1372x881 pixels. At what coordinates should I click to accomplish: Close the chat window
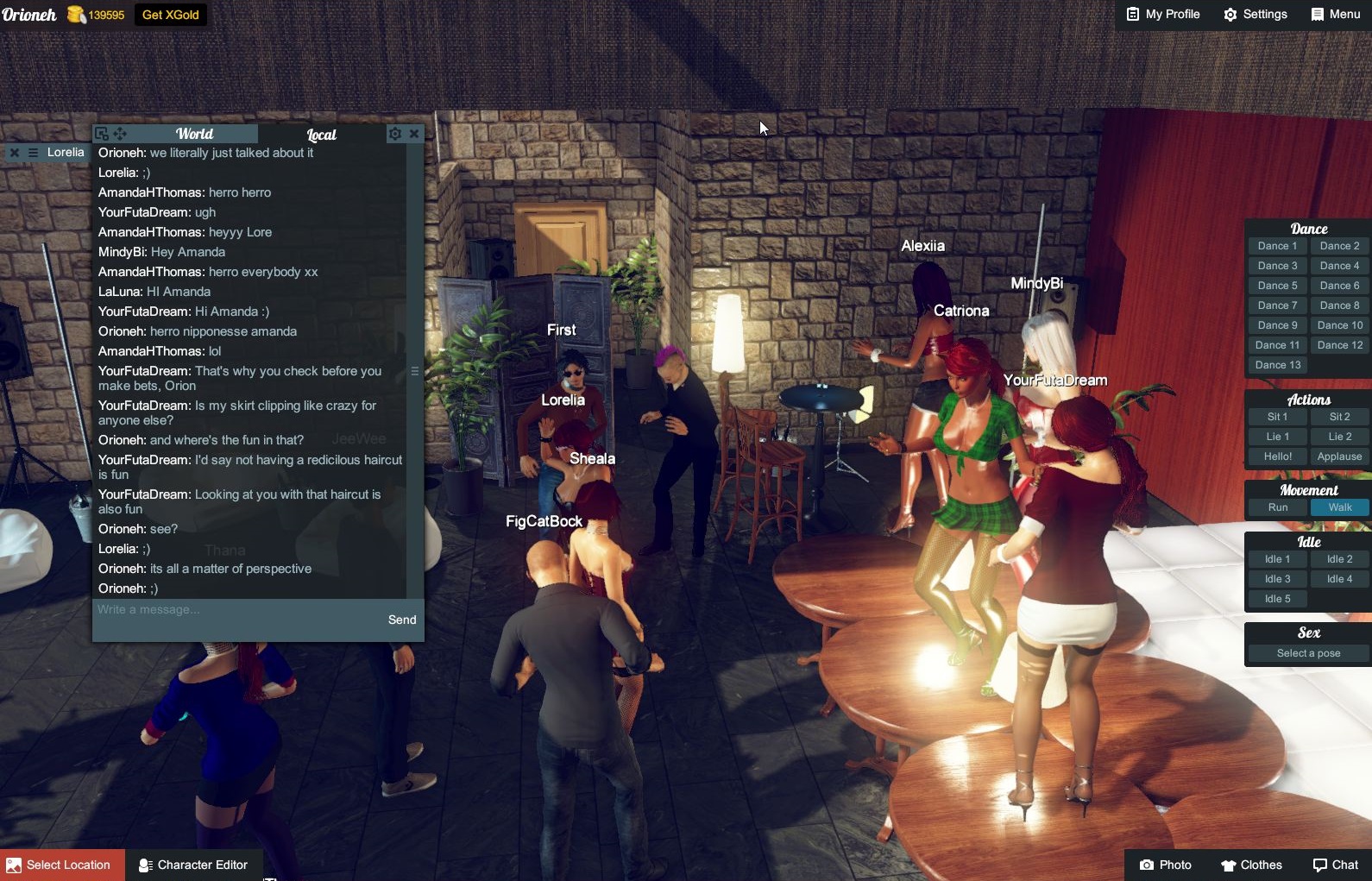point(414,134)
